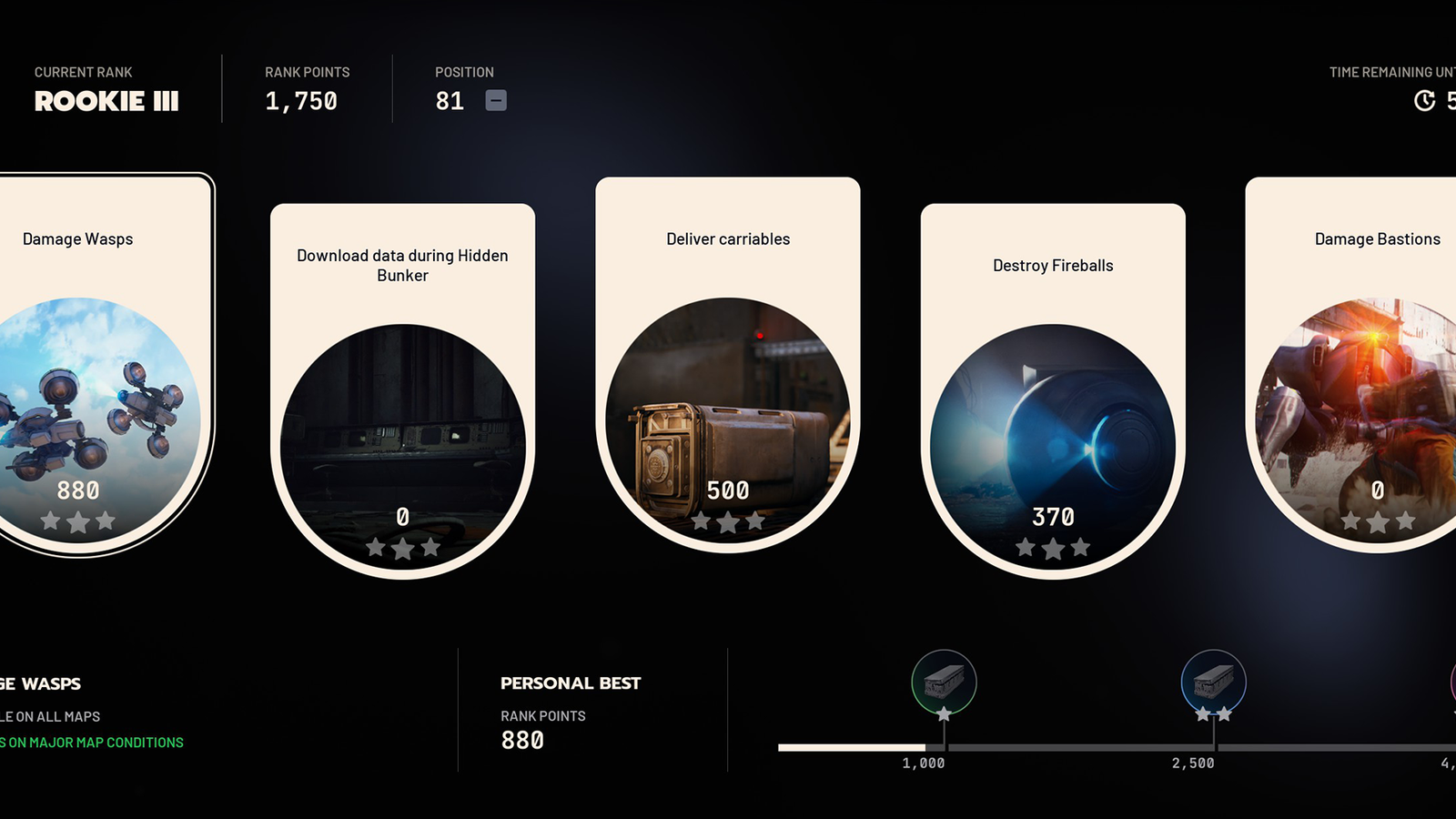Click the green Major Map Conditions link text
Image resolution: width=1456 pixels, height=819 pixels.
(x=91, y=742)
